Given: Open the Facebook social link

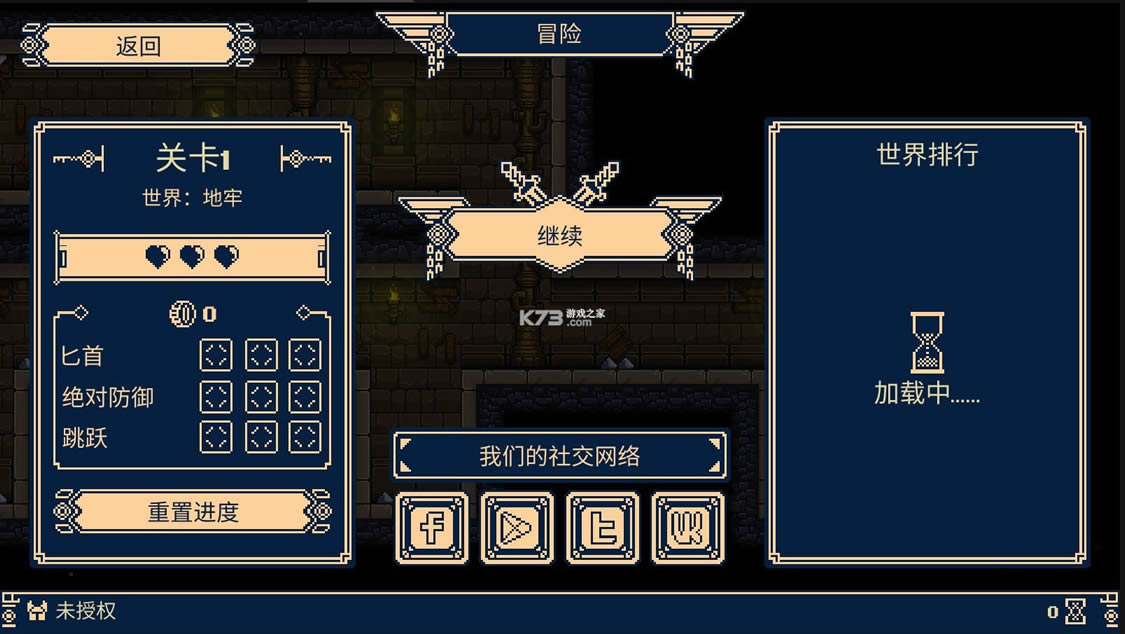Looking at the screenshot, I should (432, 527).
